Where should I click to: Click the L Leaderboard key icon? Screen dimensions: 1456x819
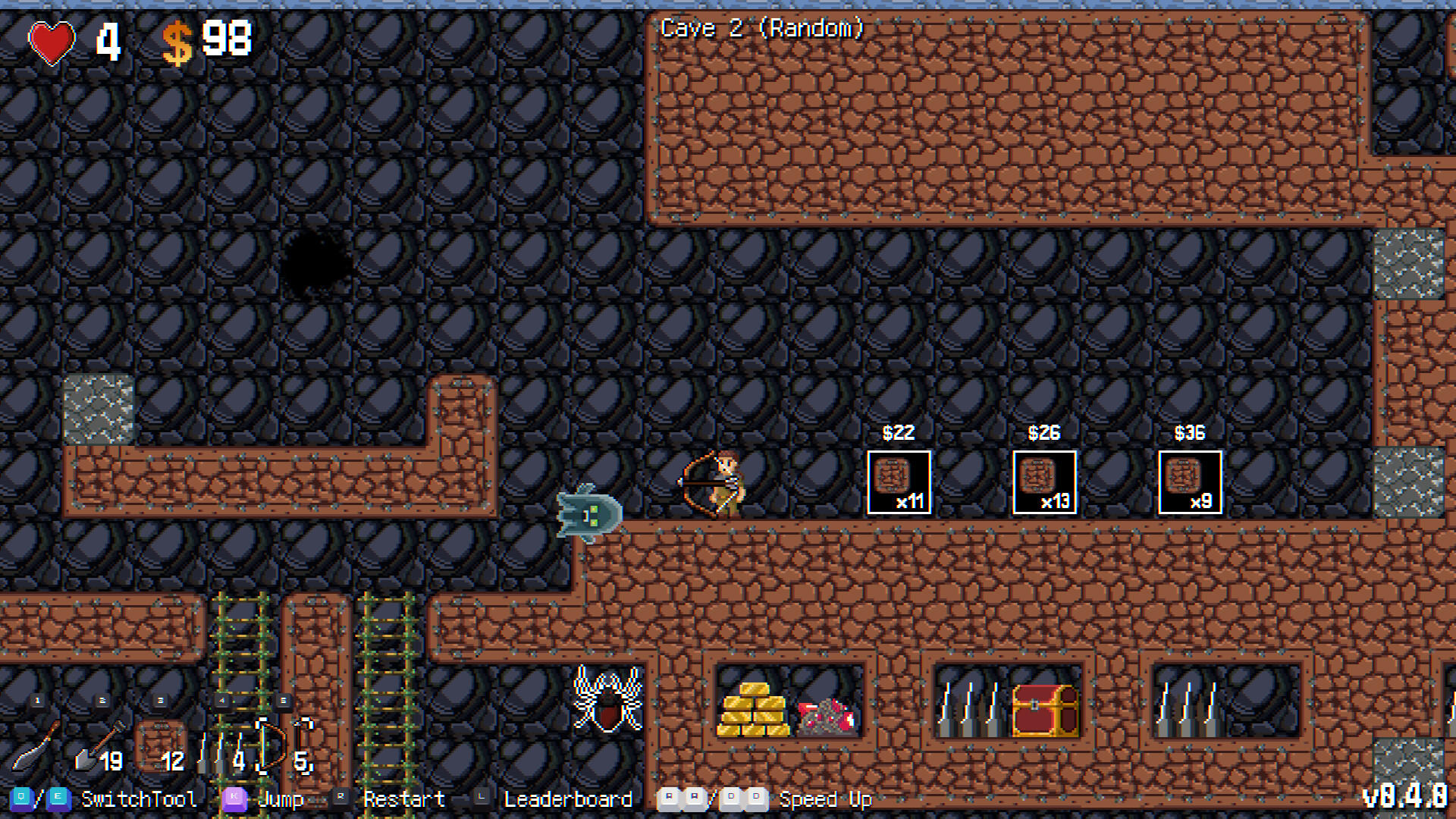482,799
